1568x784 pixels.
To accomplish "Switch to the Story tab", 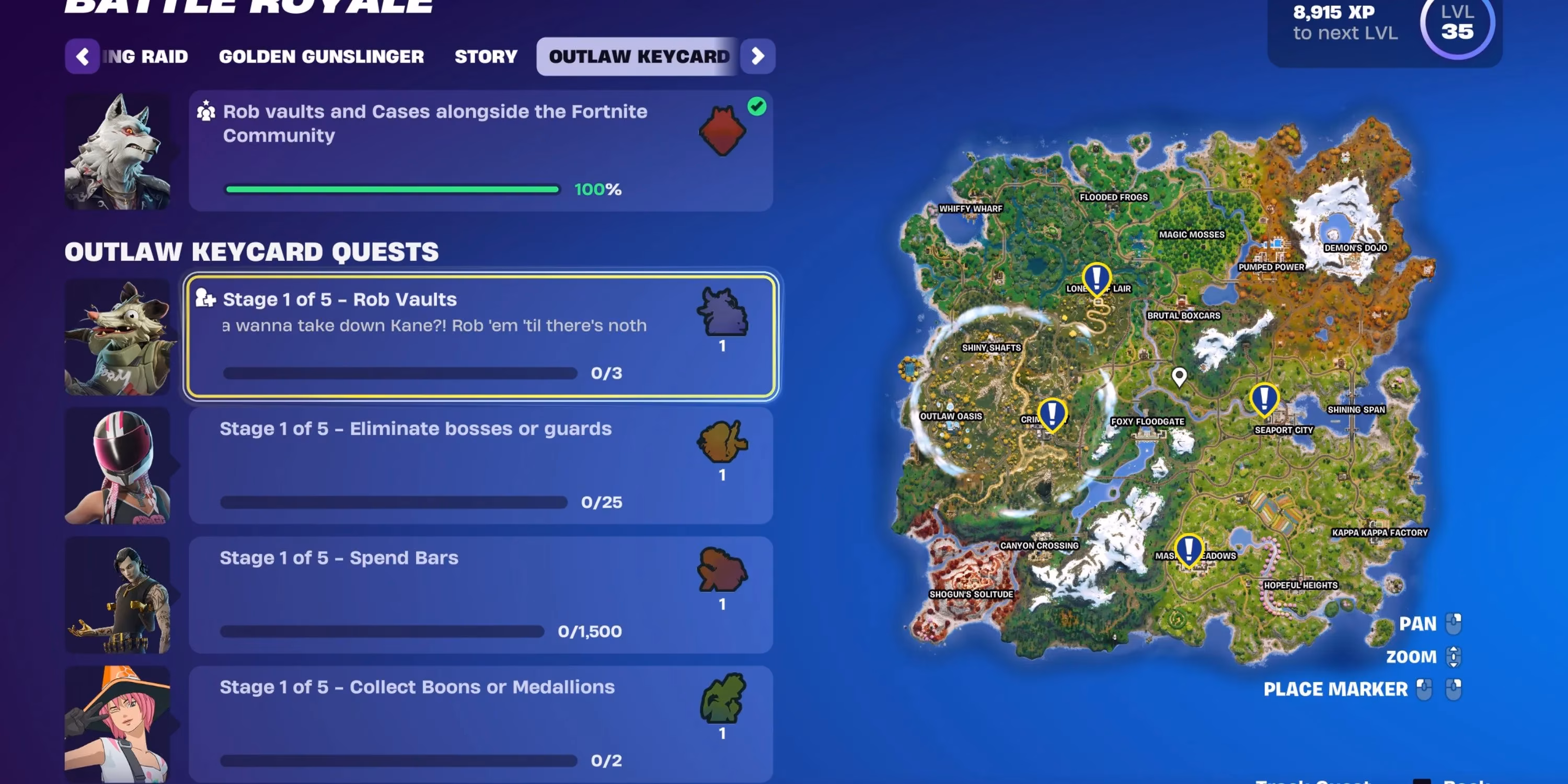I will point(485,56).
